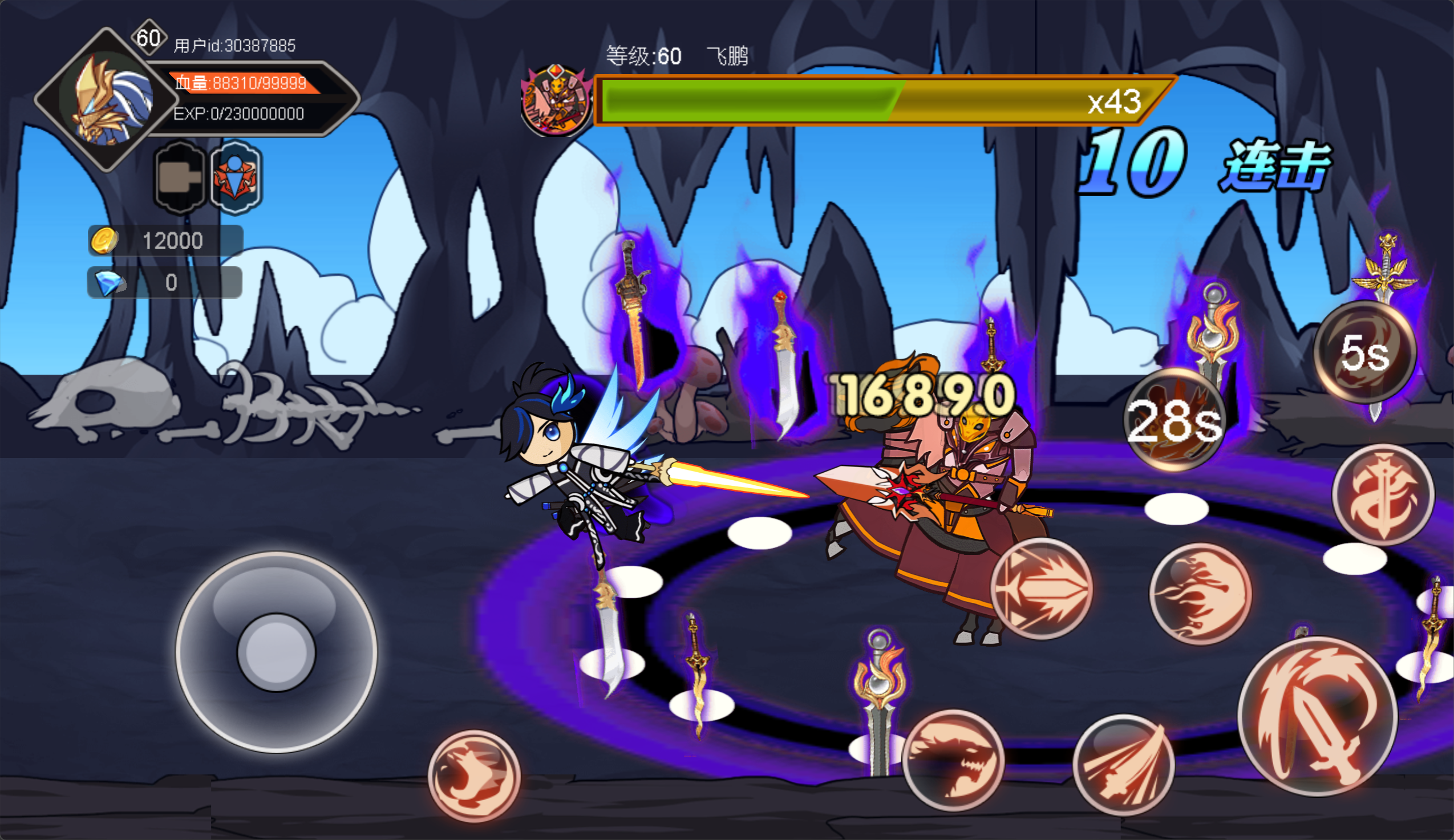Open the blue diamond currency counter
The width and height of the screenshot is (1454, 840).
tap(164, 282)
